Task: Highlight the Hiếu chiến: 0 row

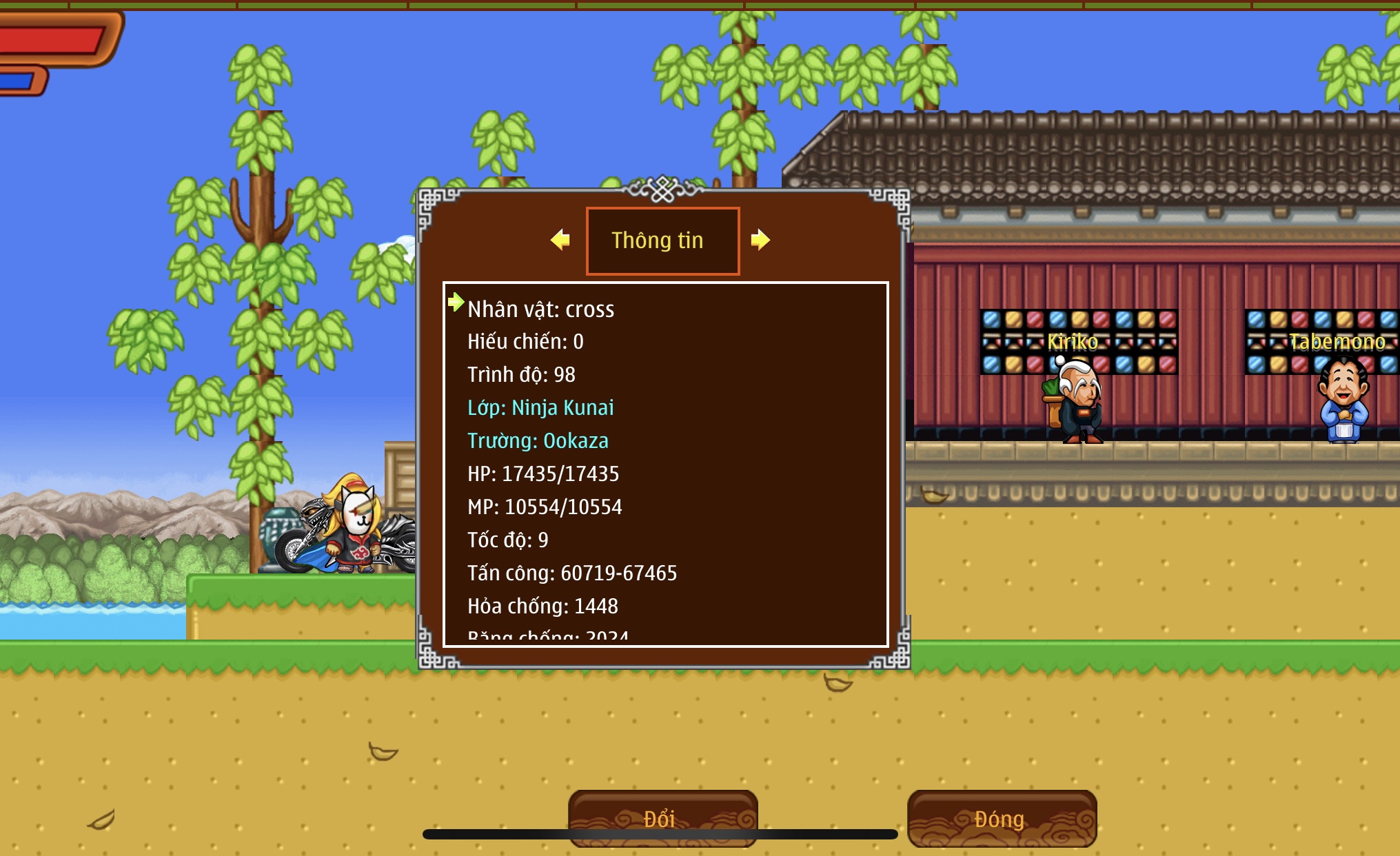Action: pyautogui.click(x=525, y=341)
